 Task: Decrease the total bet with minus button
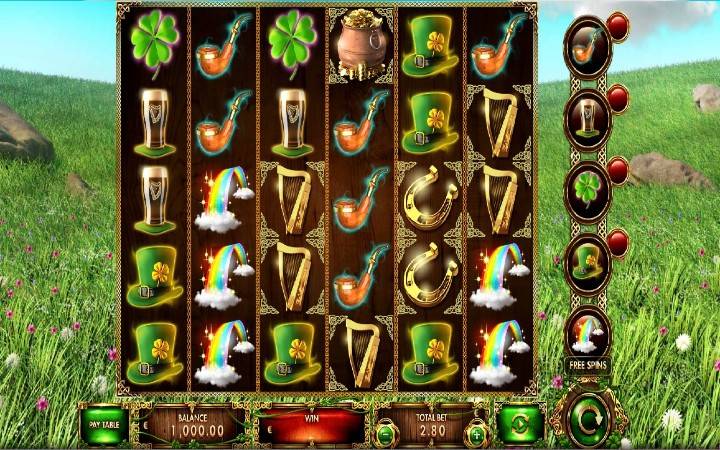[385, 433]
